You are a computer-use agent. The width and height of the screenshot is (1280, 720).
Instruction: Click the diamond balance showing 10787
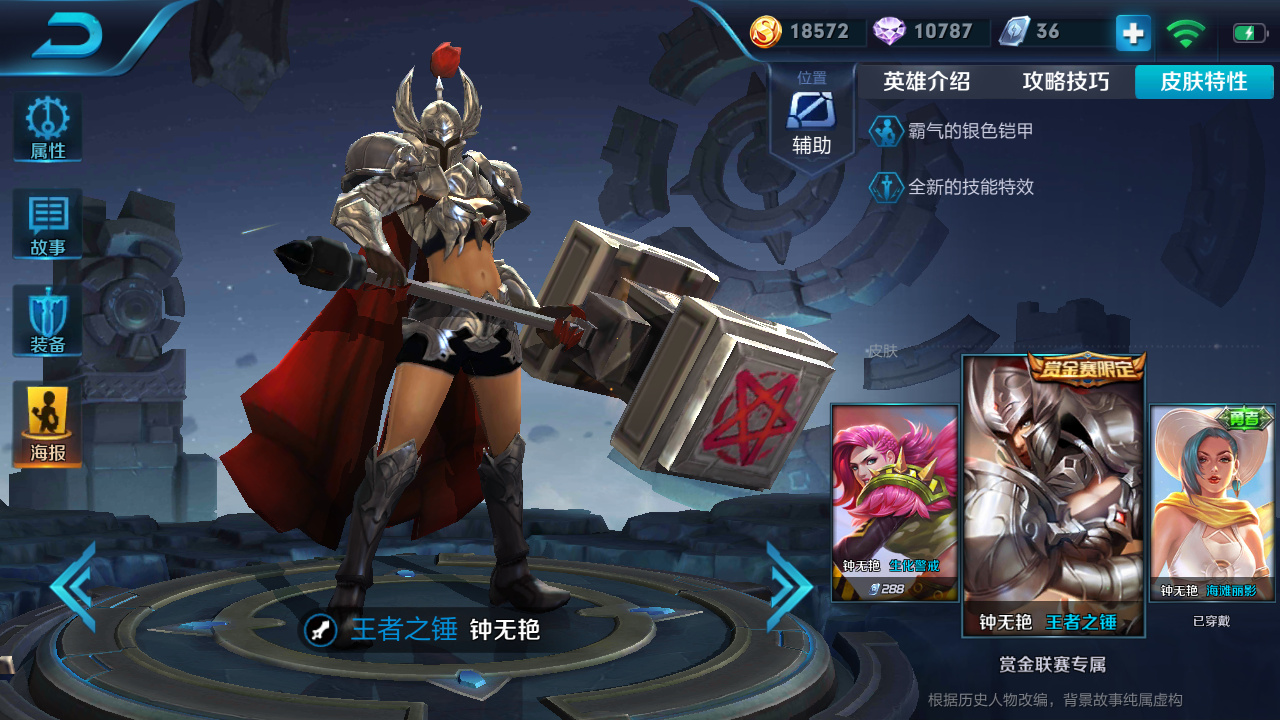925,31
